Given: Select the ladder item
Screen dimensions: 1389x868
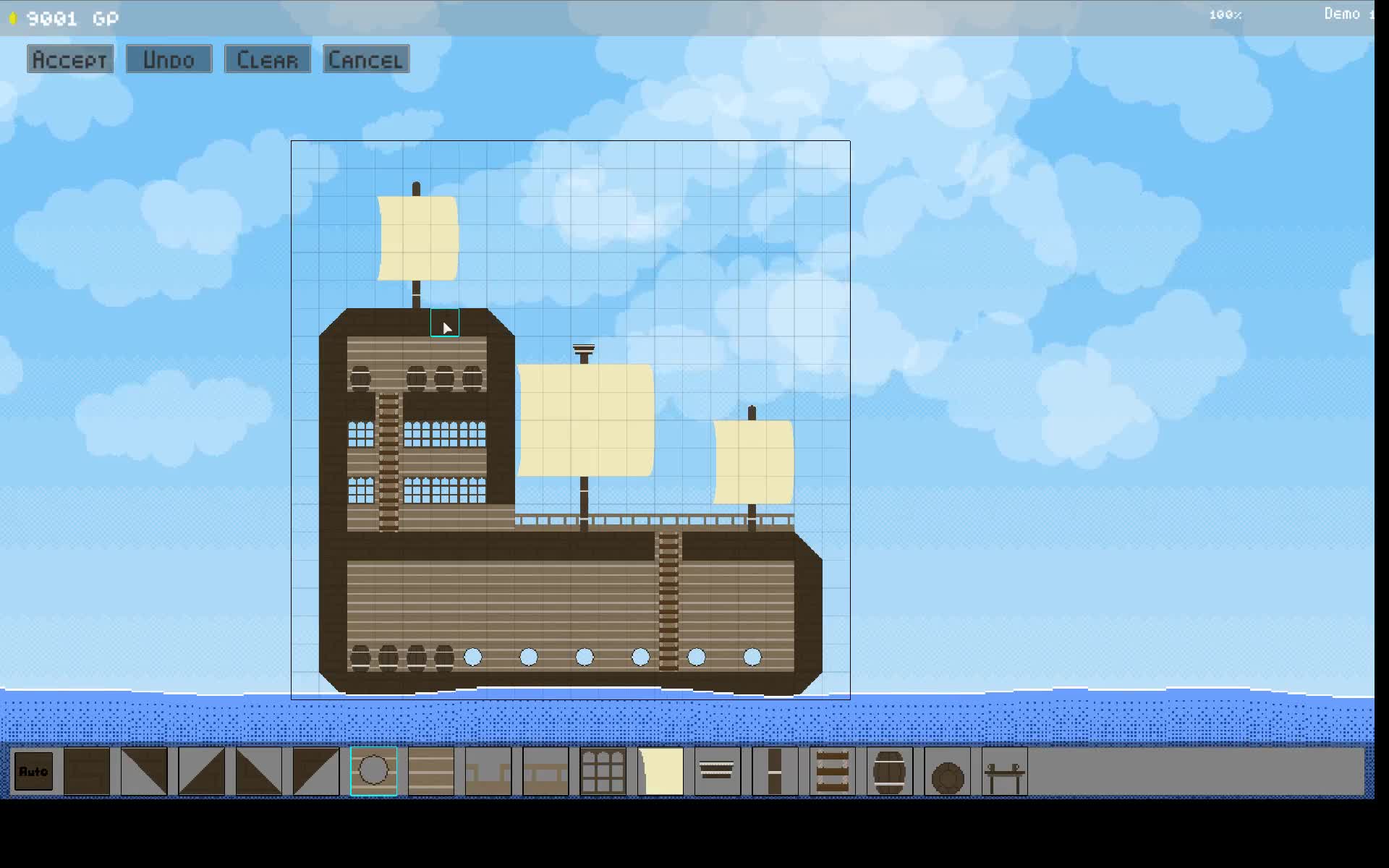Looking at the screenshot, I should [831, 772].
